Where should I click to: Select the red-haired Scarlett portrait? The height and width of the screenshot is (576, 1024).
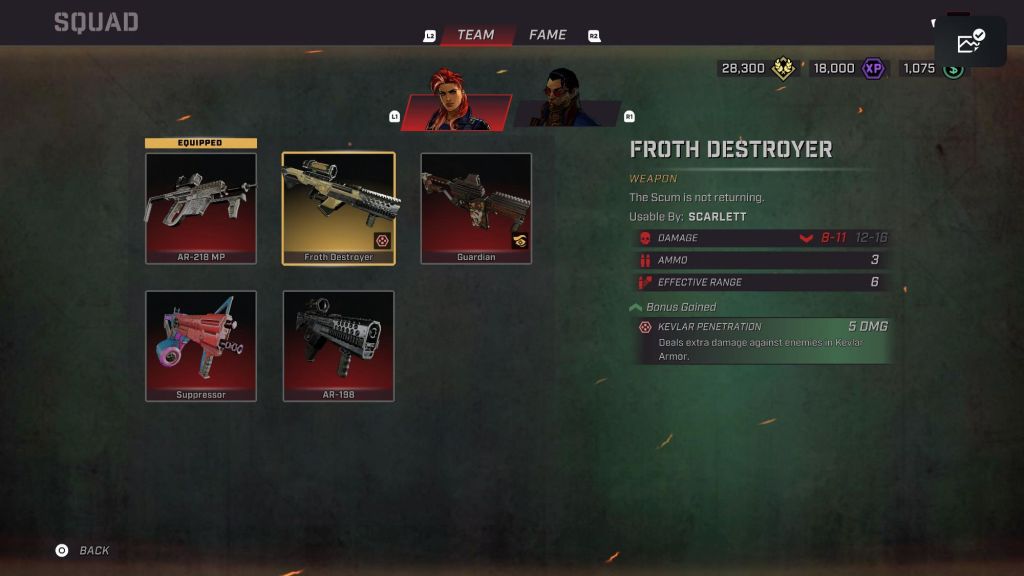click(458, 102)
